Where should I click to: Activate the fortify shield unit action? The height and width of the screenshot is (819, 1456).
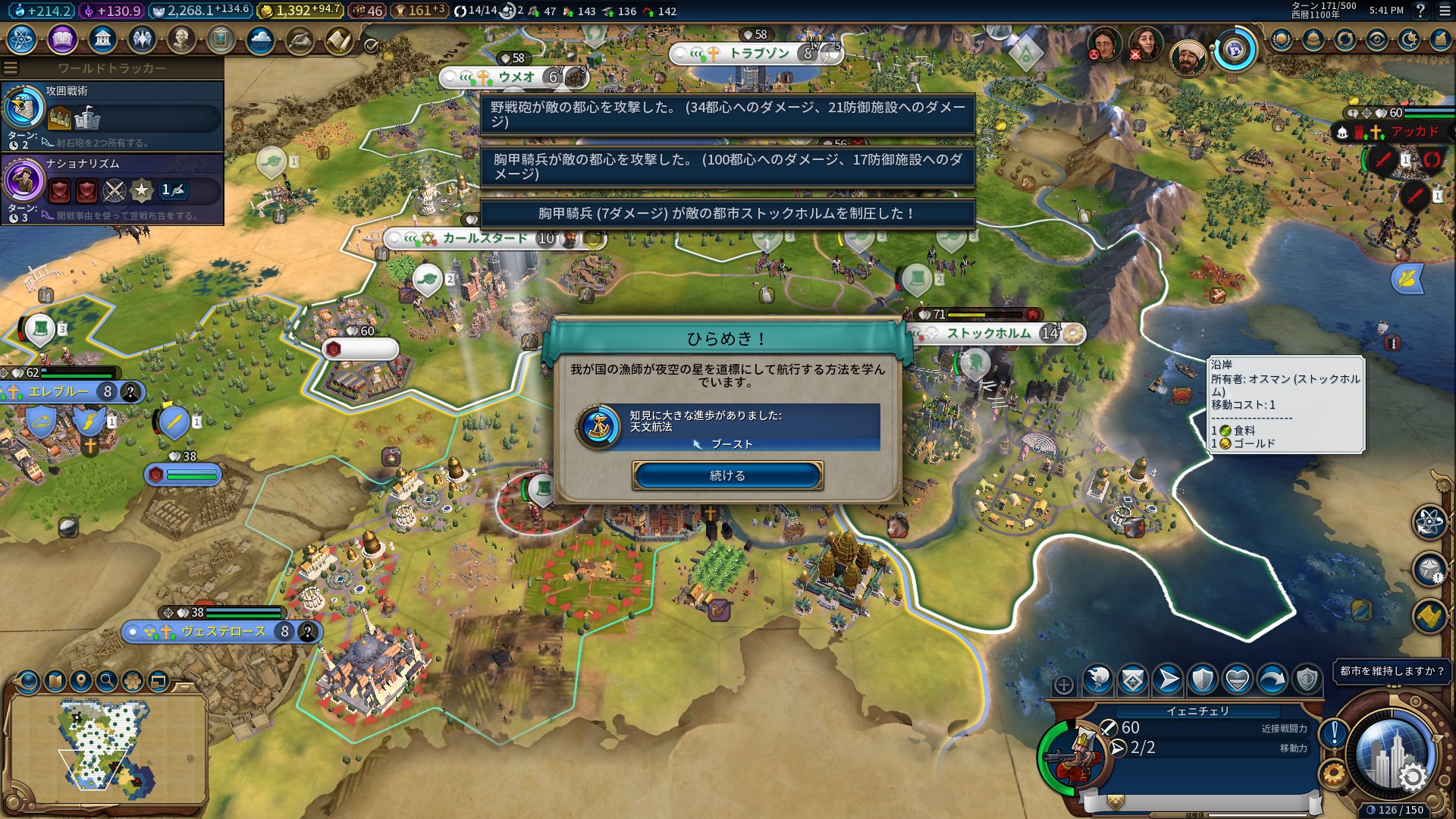(1203, 680)
